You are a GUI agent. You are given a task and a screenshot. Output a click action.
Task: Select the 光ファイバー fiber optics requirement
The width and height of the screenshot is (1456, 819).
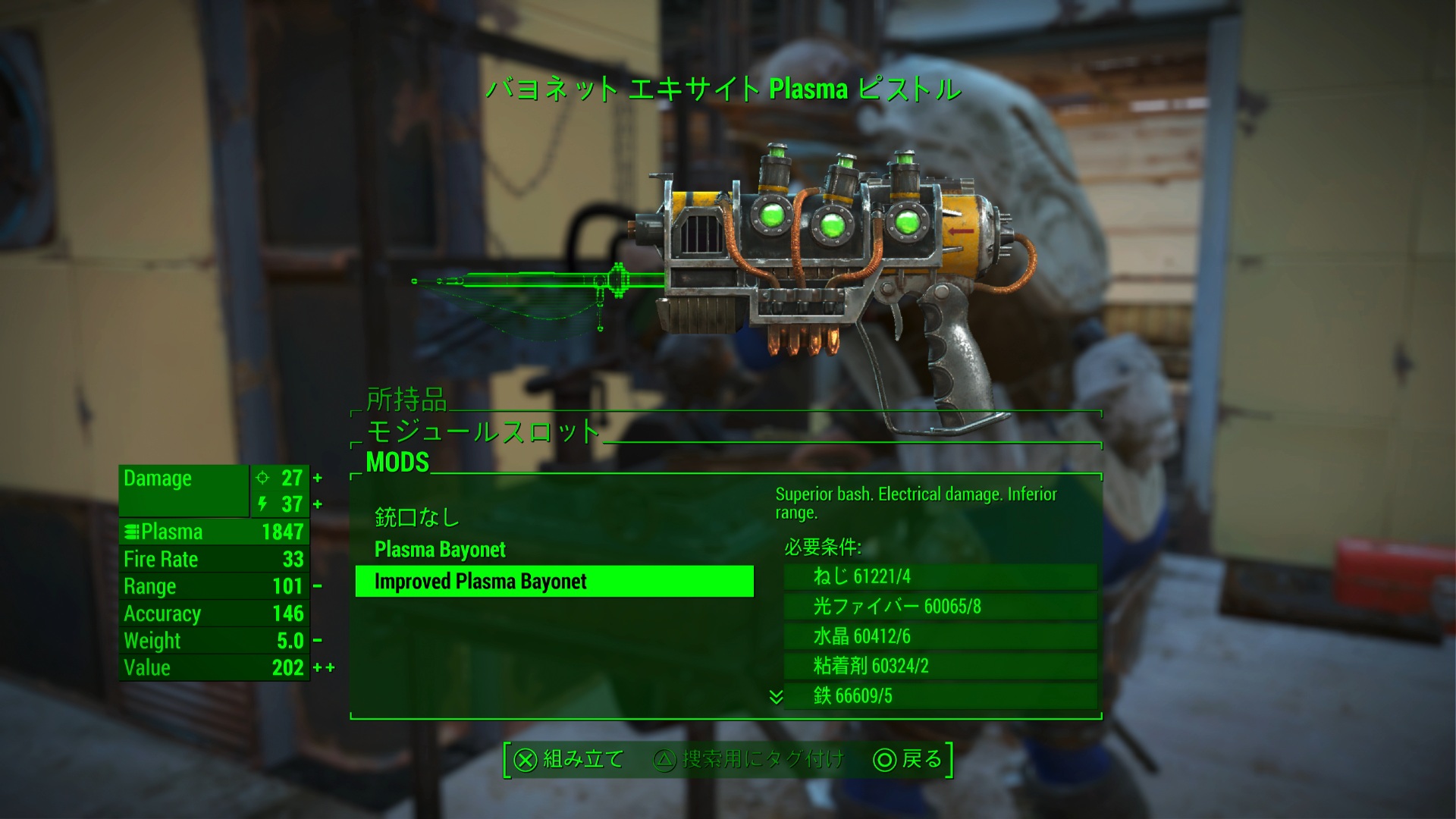click(x=940, y=606)
